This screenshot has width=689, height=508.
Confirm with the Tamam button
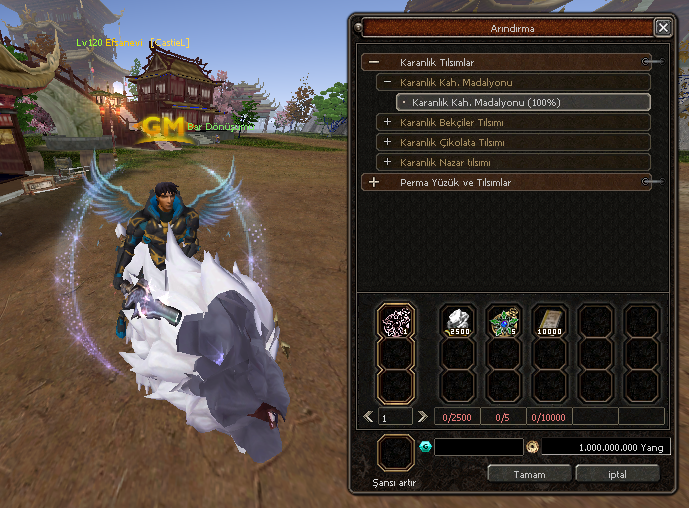pyautogui.click(x=528, y=473)
